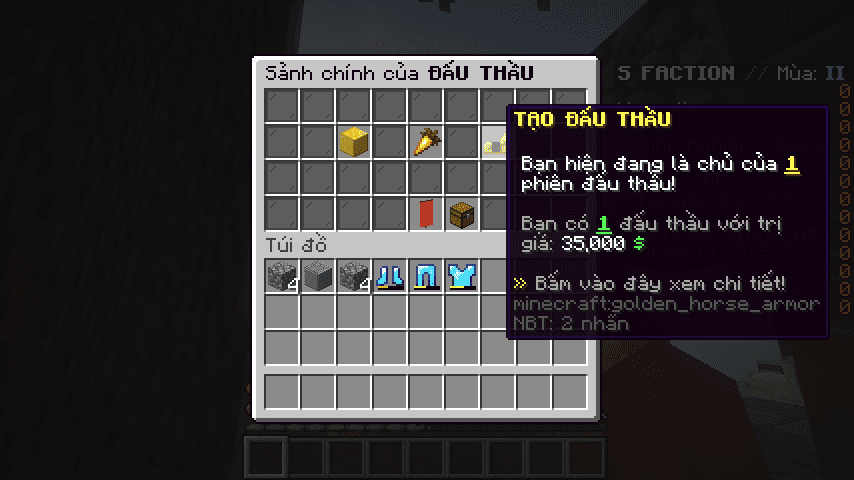Select the diamond boots in inventory
Image resolution: width=854 pixels, height=480 pixels.
click(390, 276)
